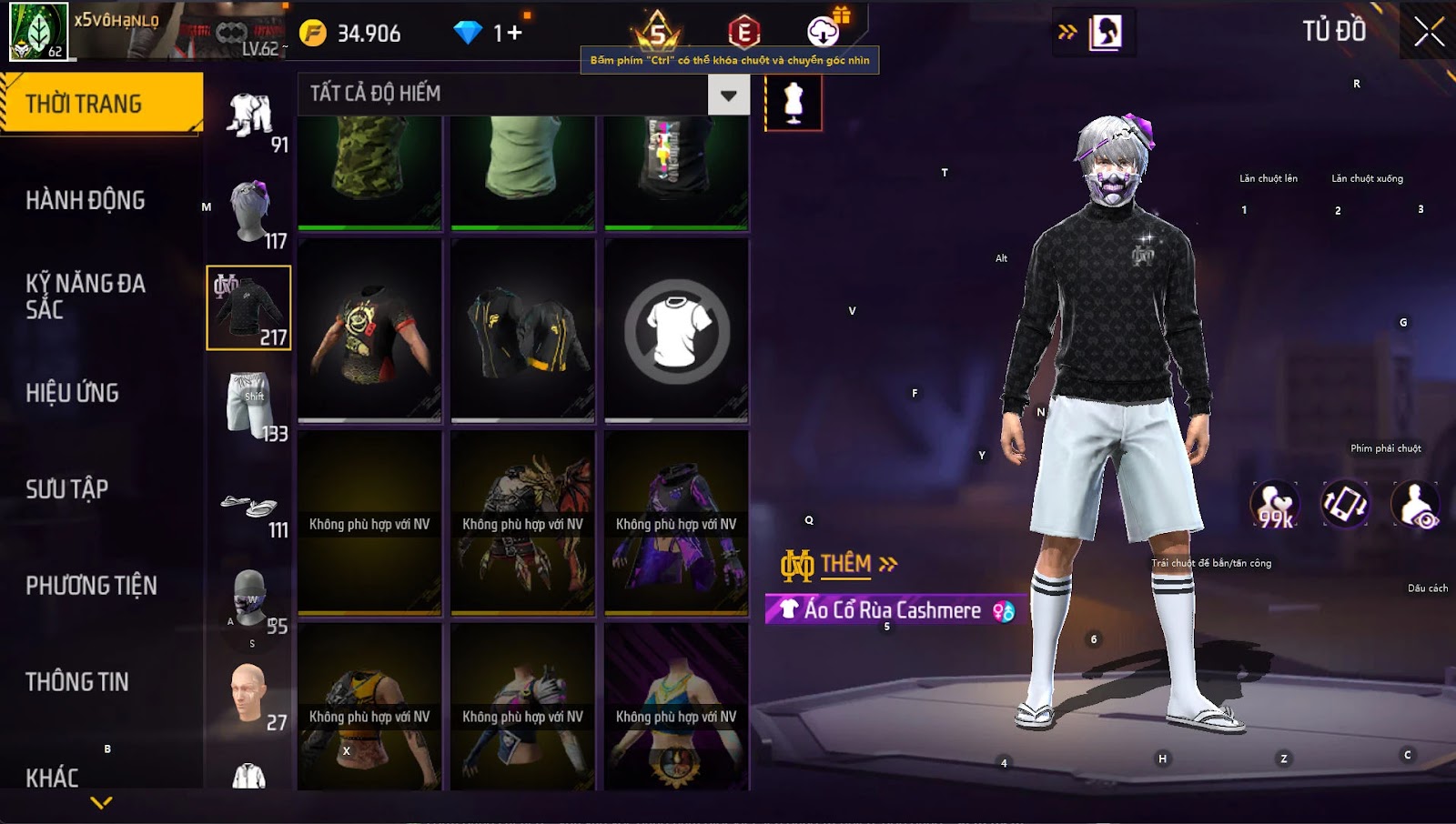Open the THỜI TRANG fashion tab

[100, 104]
